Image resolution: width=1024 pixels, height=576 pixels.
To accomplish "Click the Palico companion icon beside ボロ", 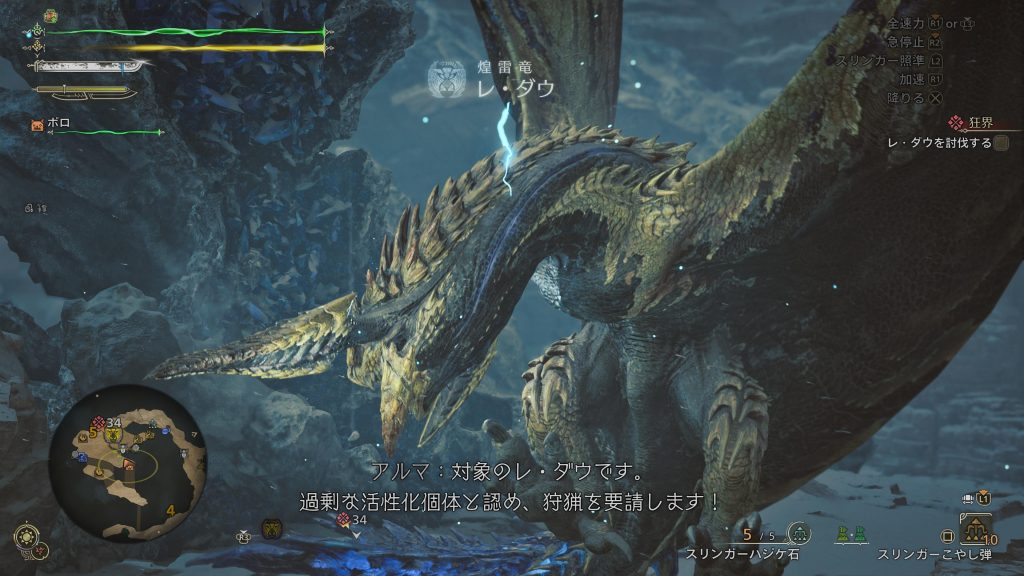I will pos(37,126).
